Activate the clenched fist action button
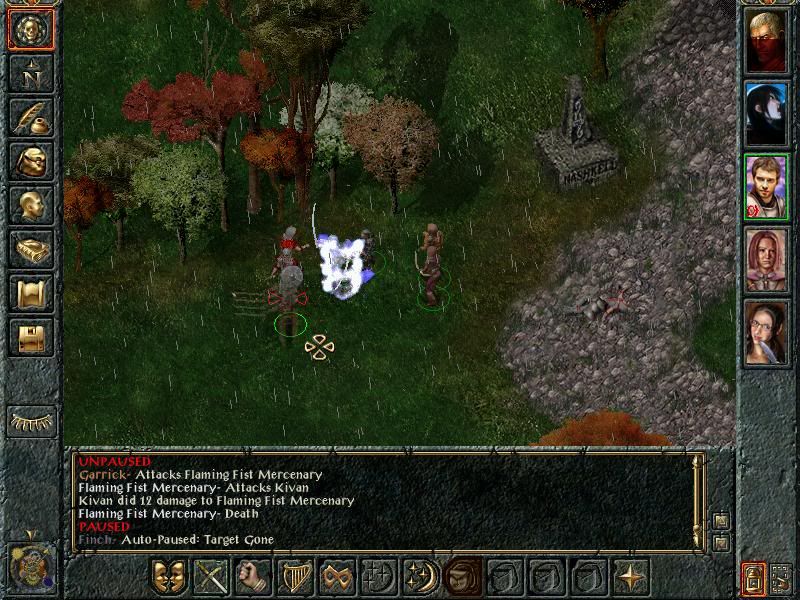 (x=253, y=577)
